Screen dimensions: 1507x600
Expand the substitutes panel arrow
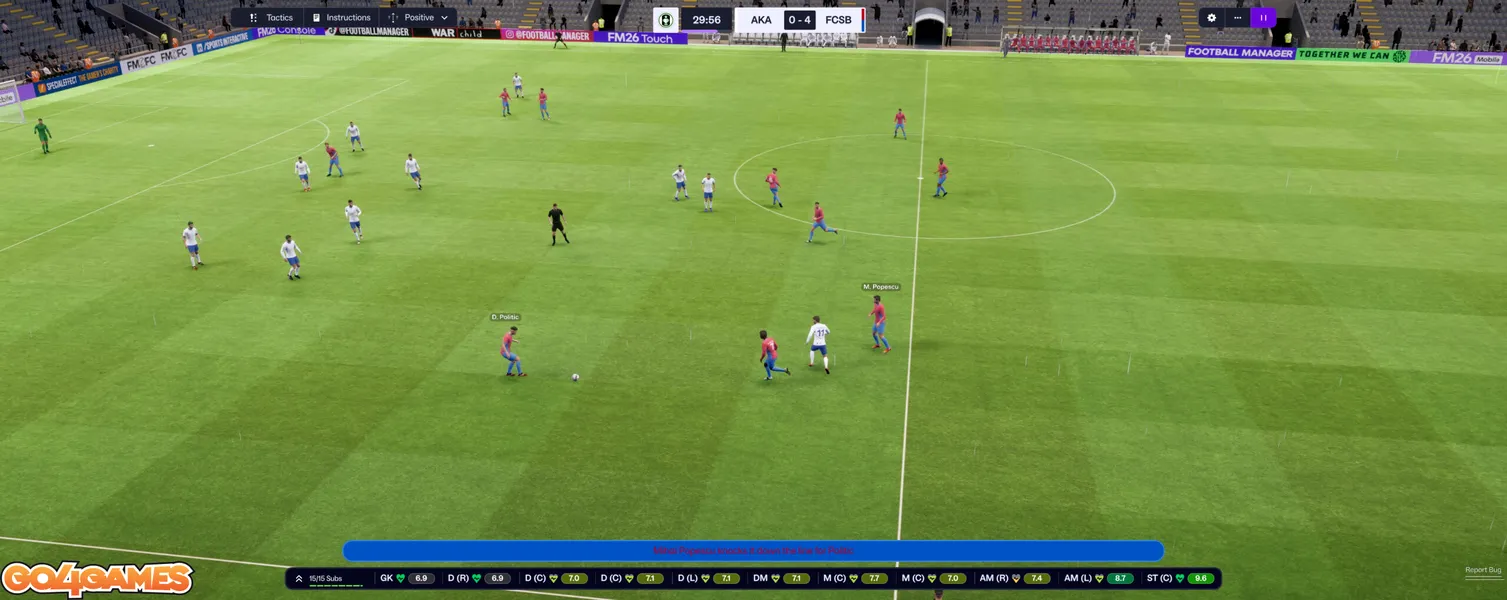[298, 579]
